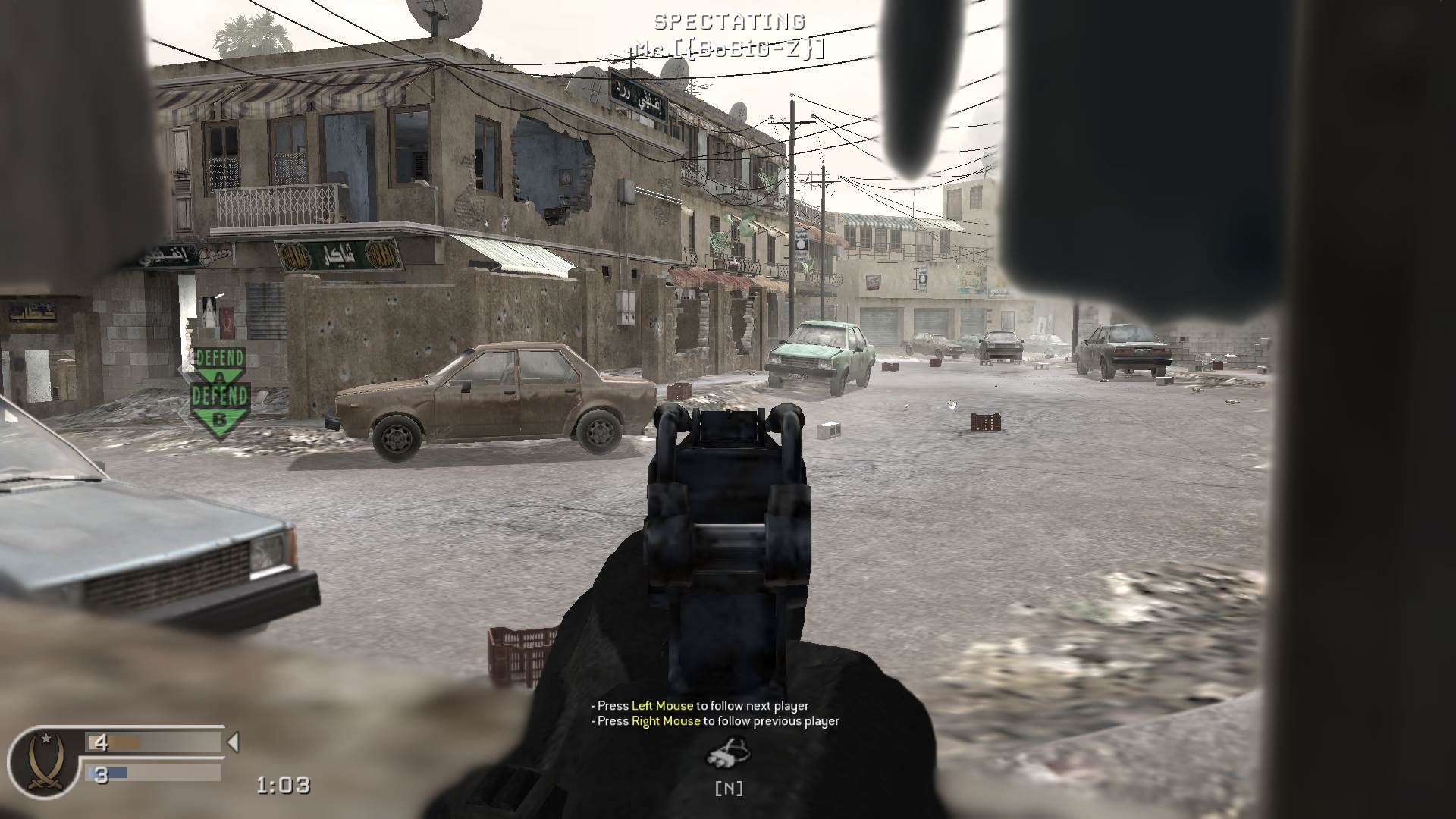Viewport: 1456px width, 819px height.
Task: Click the Left Mouse yellow link text
Action: (662, 705)
